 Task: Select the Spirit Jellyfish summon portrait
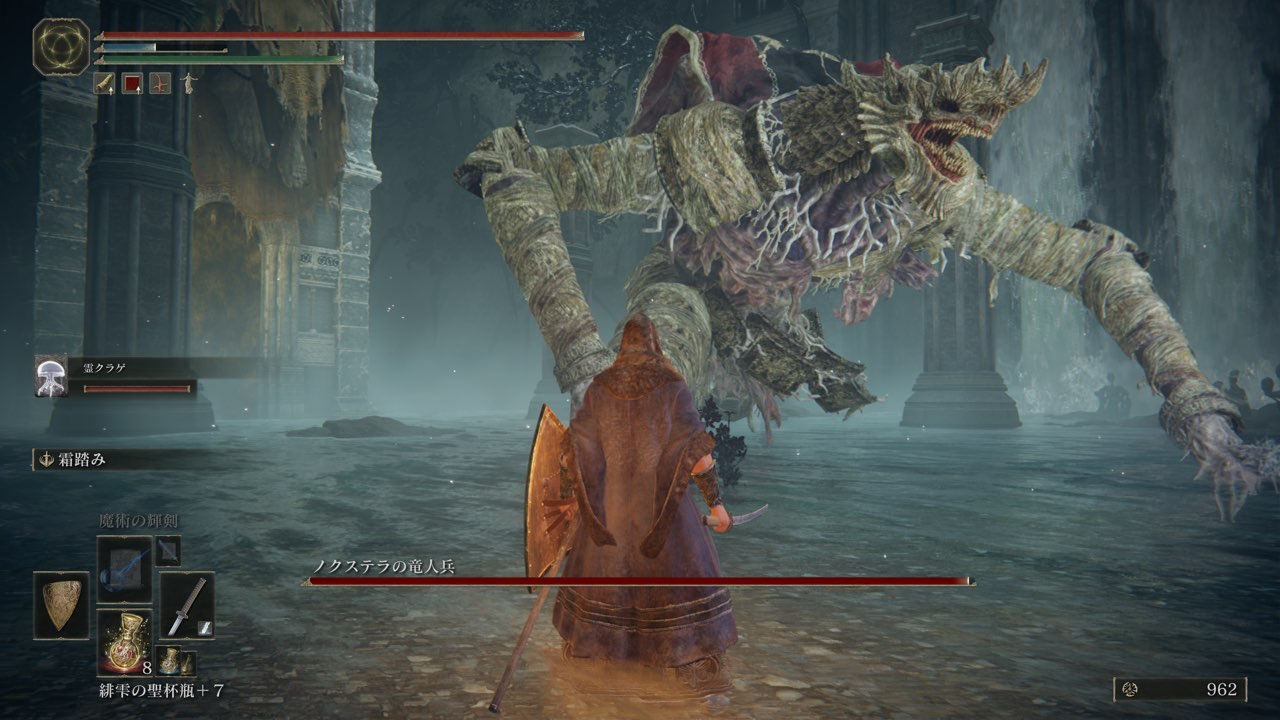coord(51,376)
